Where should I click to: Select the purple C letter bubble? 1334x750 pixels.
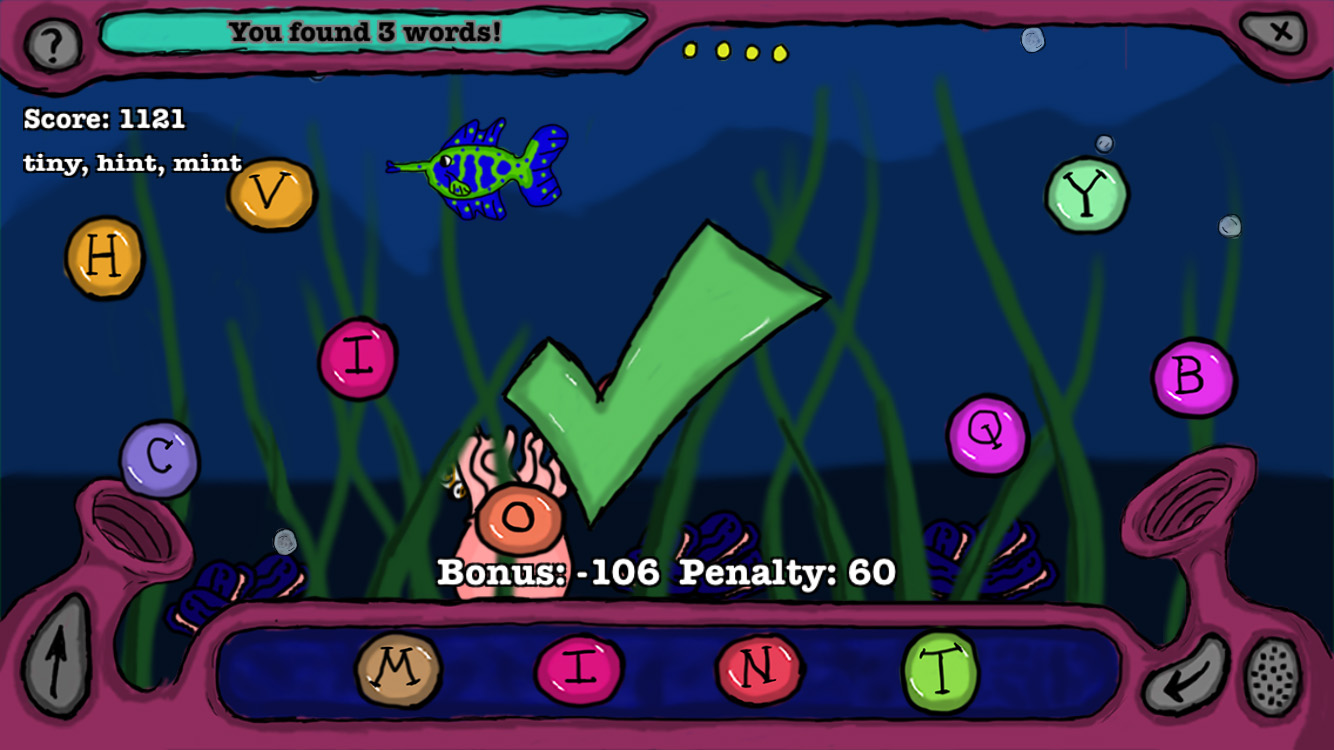[x=159, y=458]
